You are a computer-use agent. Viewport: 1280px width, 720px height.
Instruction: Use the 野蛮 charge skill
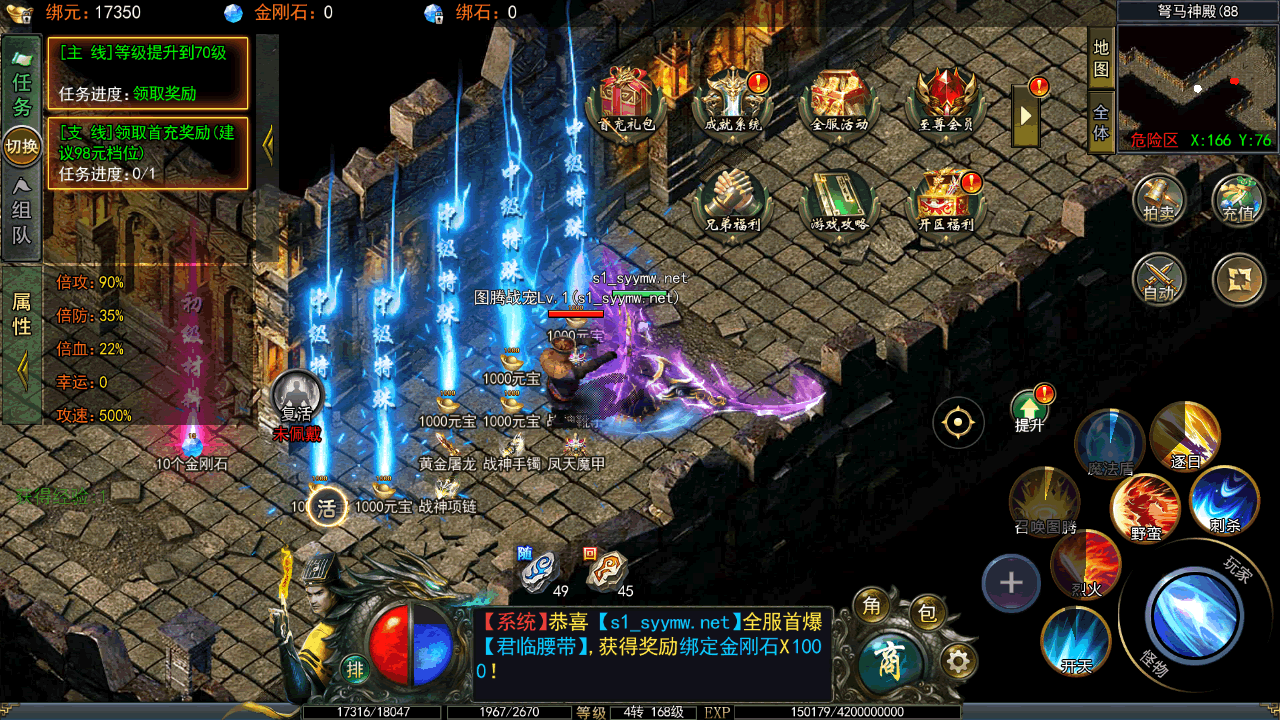(x=1146, y=508)
